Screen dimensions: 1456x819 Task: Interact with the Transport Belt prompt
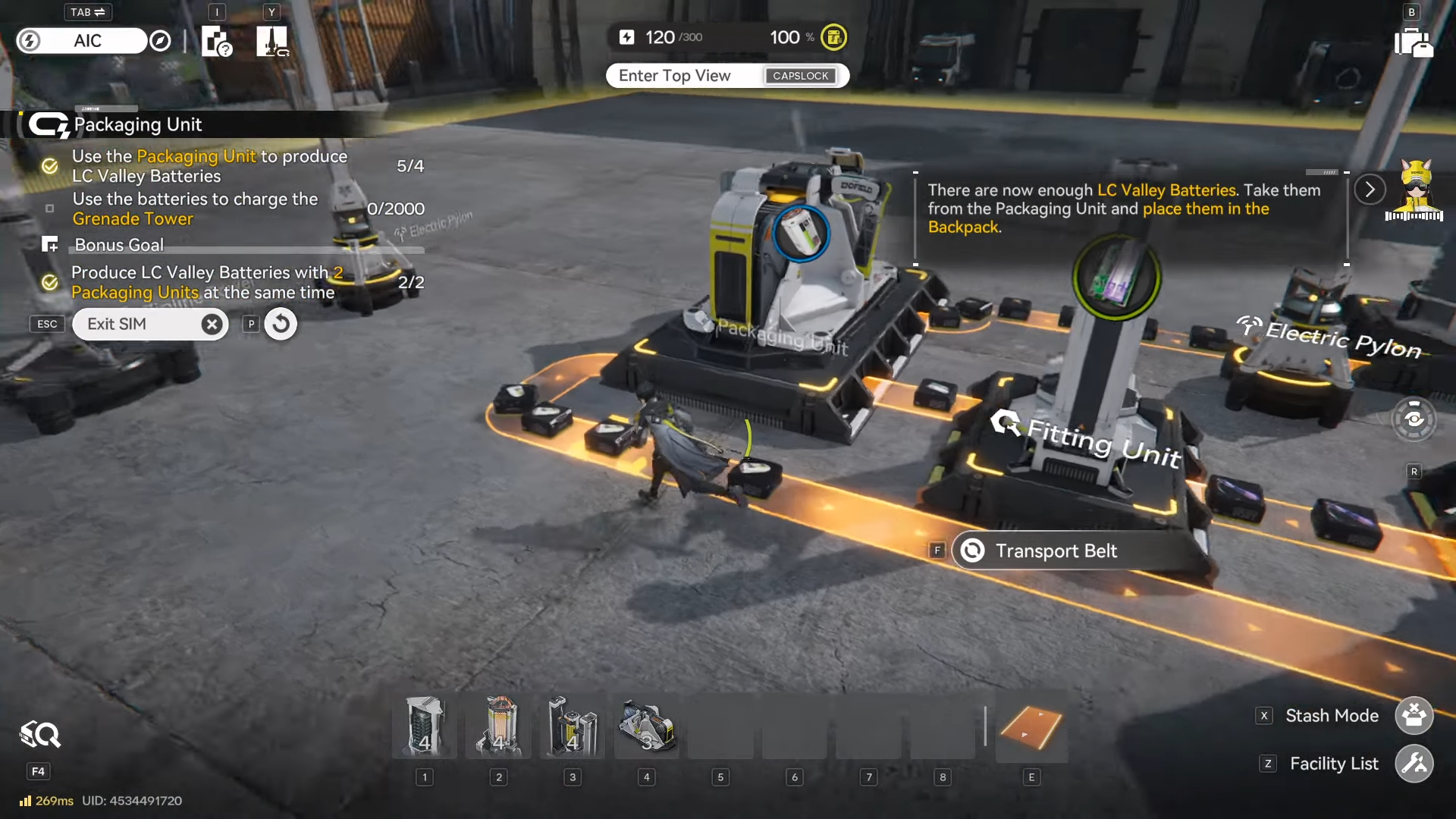(x=1056, y=551)
